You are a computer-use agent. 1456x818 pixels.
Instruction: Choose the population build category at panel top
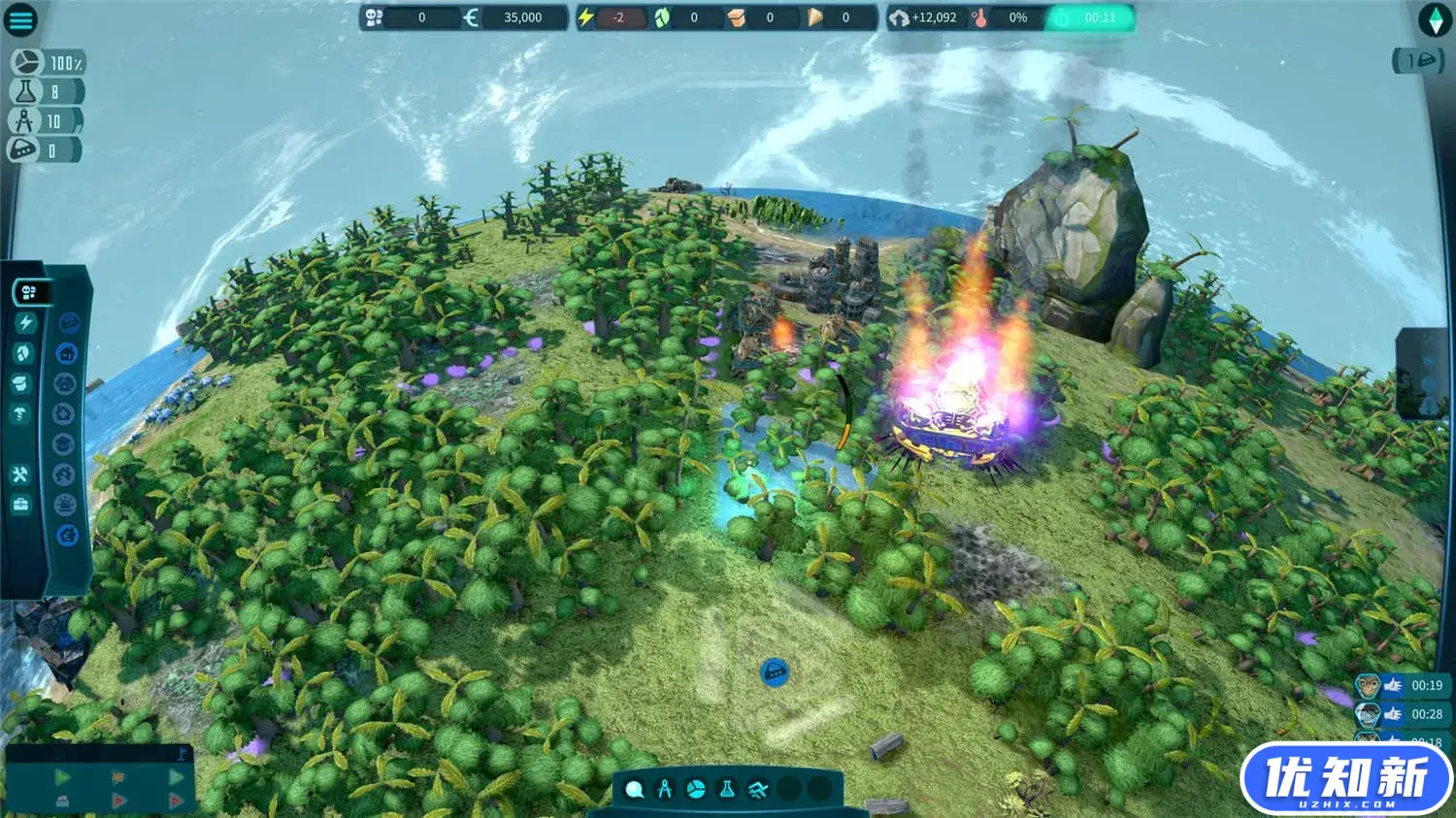pyautogui.click(x=31, y=292)
